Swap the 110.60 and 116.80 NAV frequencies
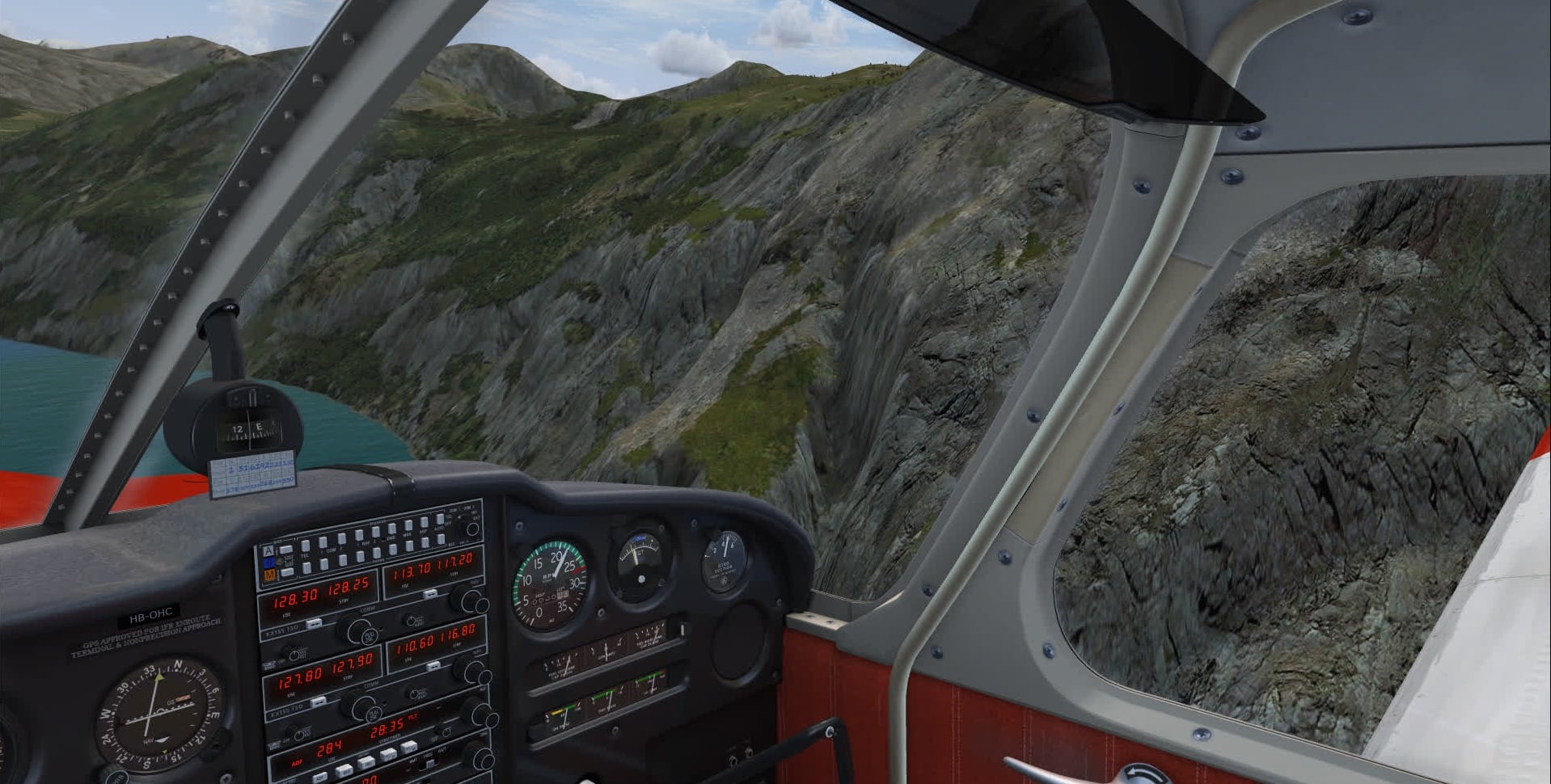 point(433,666)
